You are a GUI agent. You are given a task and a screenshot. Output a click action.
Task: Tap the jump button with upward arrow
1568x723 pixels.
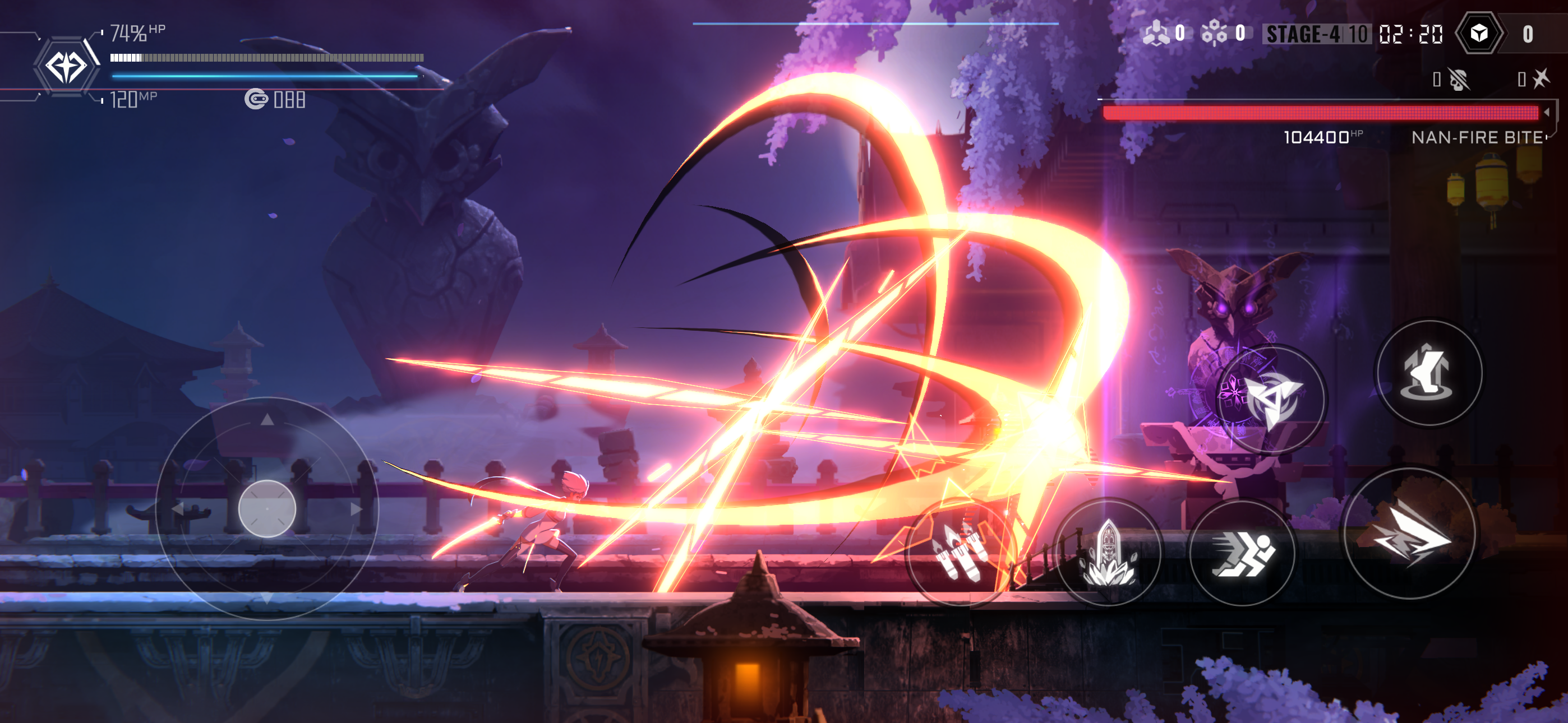point(1428,373)
